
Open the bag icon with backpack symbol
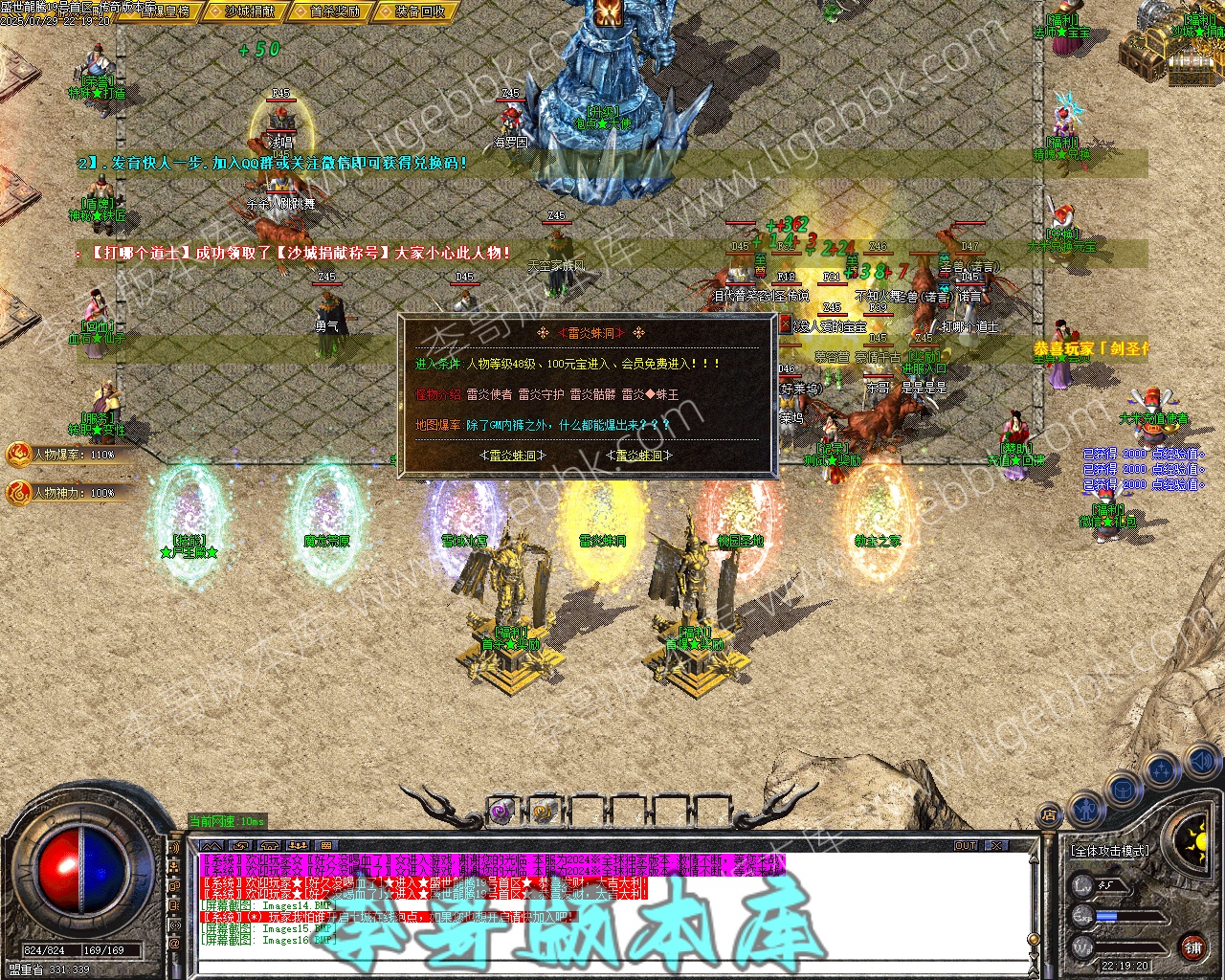pos(1123,791)
